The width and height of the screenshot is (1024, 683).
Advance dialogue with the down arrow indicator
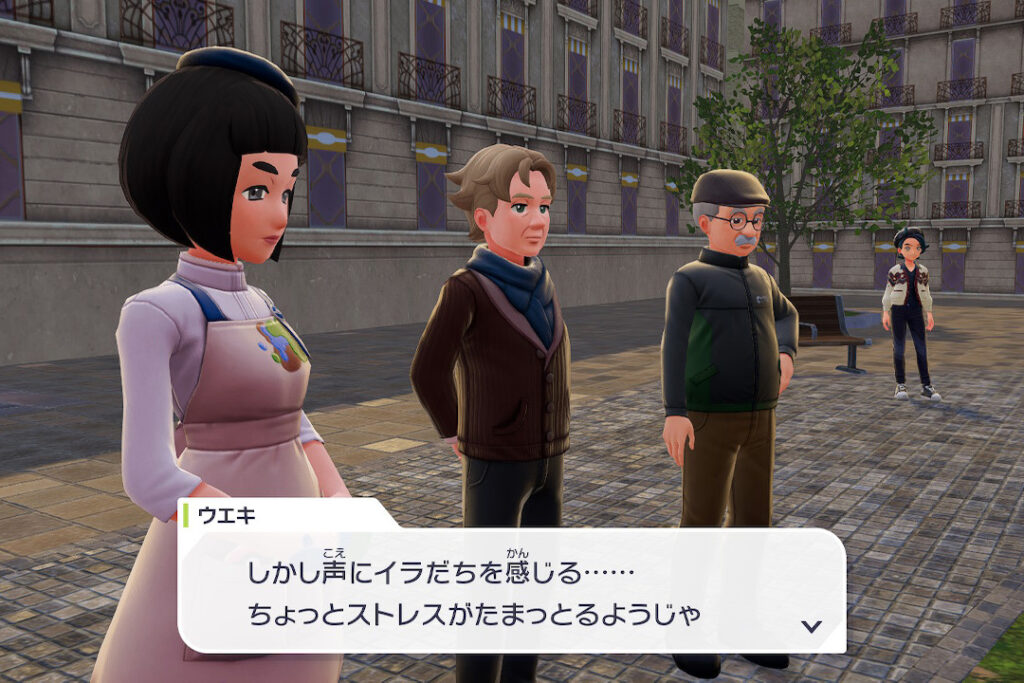[x=811, y=626]
